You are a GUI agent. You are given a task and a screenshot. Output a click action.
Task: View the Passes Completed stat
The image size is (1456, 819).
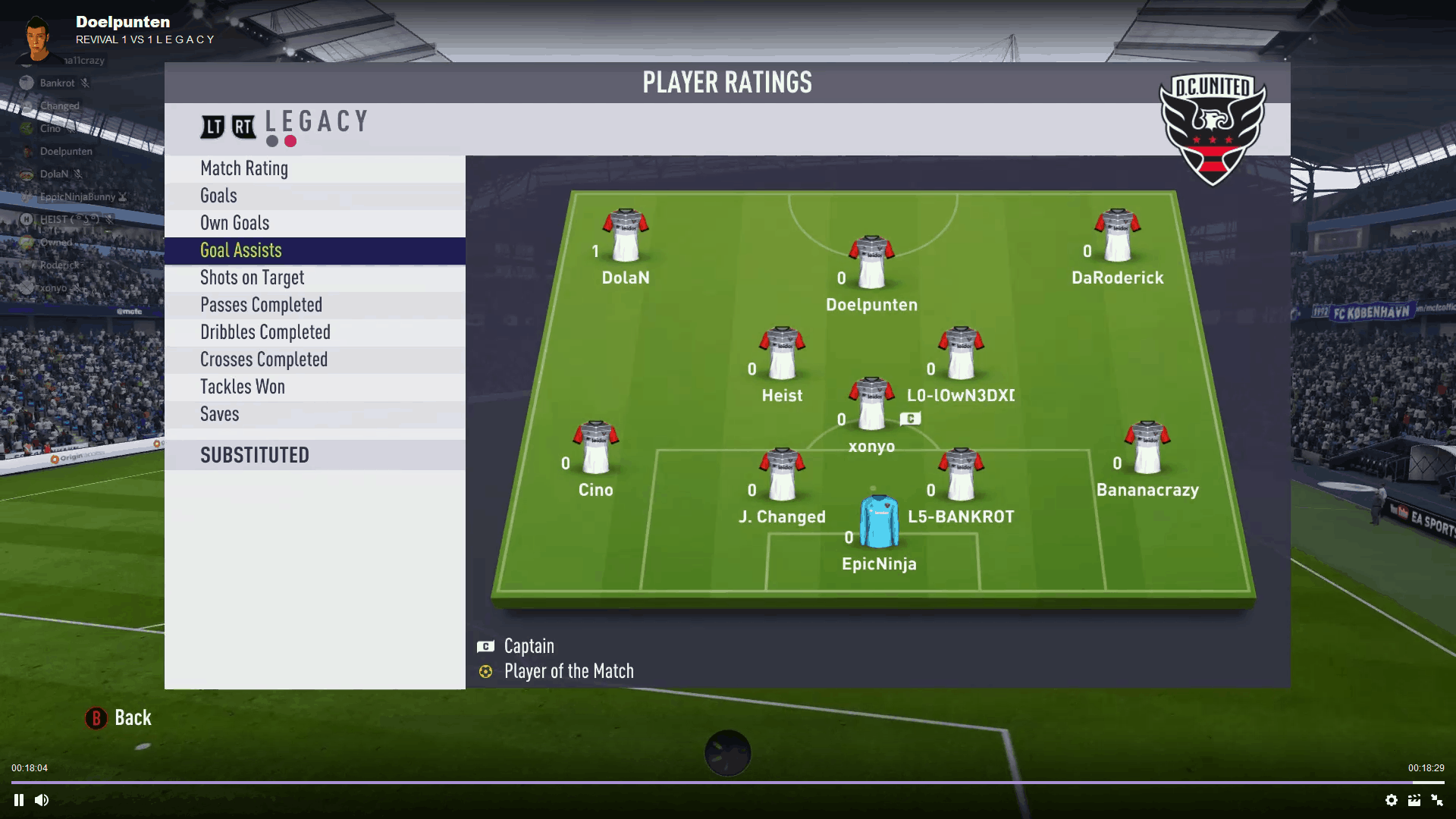coord(261,305)
